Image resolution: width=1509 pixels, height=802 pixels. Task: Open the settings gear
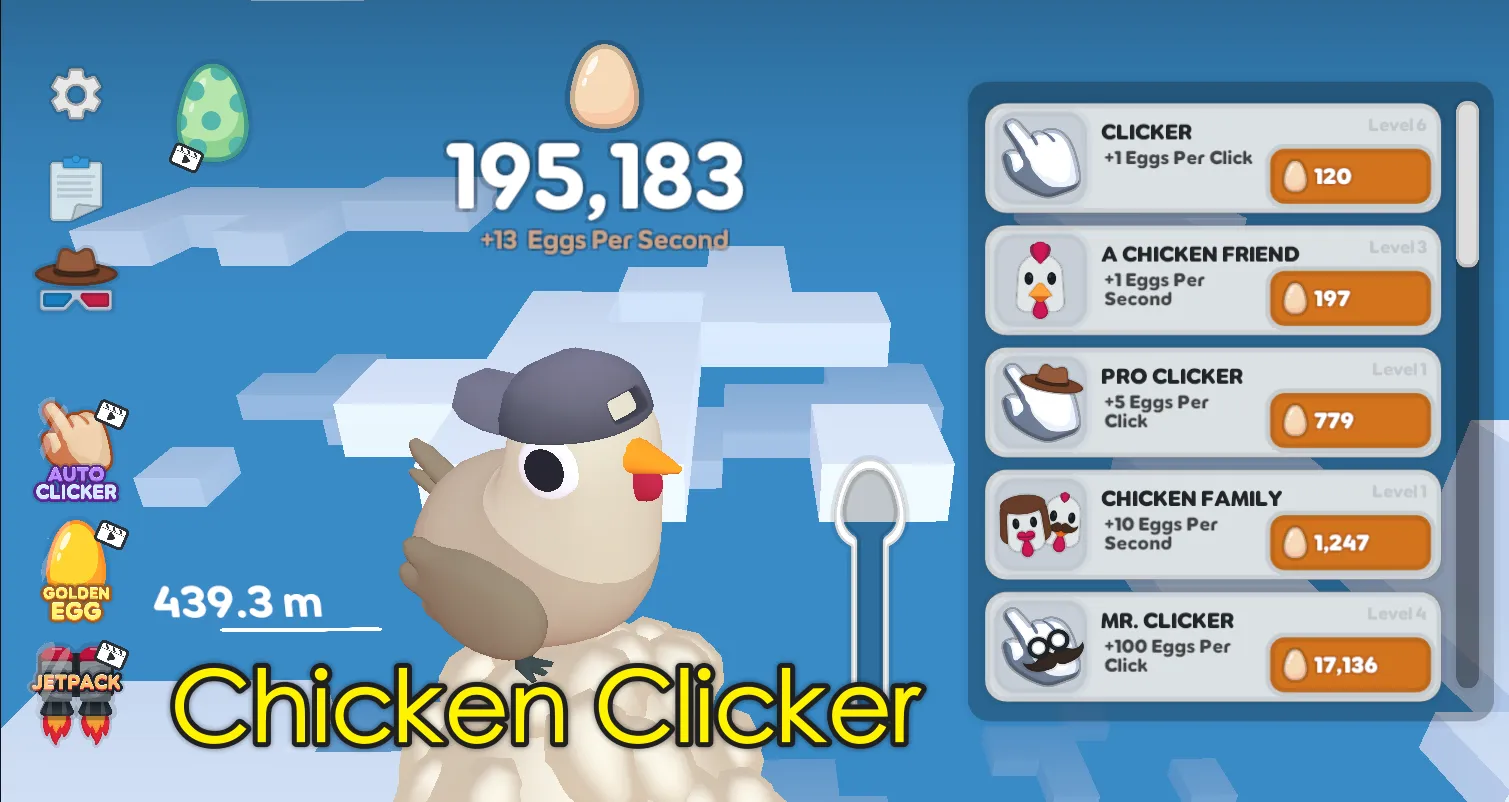(76, 93)
